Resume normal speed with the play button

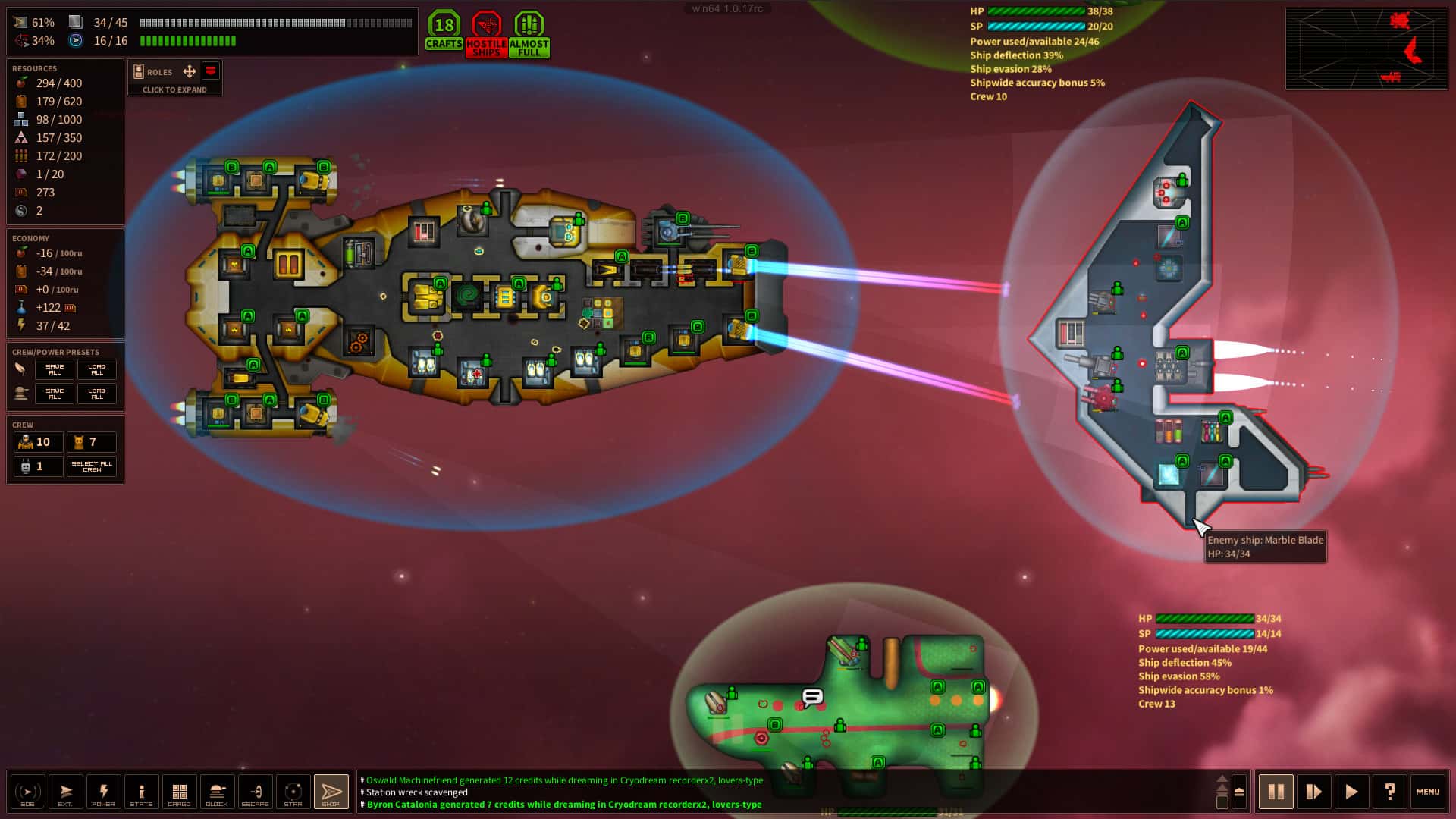click(x=1351, y=792)
